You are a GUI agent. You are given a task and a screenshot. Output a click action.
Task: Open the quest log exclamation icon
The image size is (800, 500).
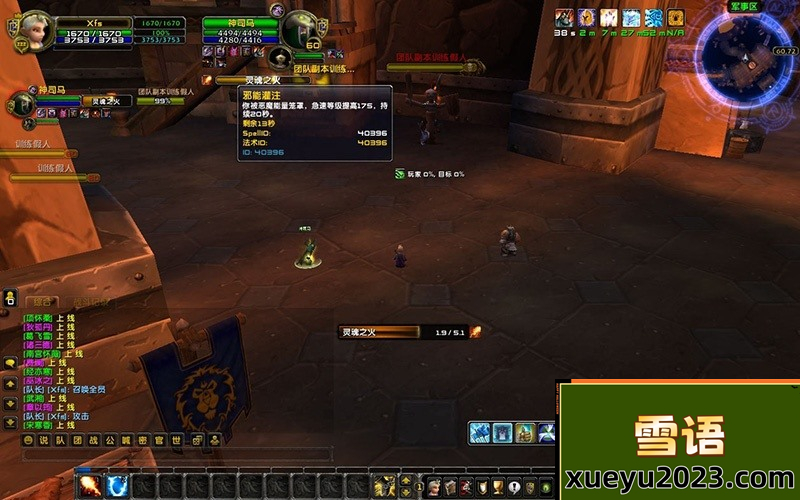(513, 488)
